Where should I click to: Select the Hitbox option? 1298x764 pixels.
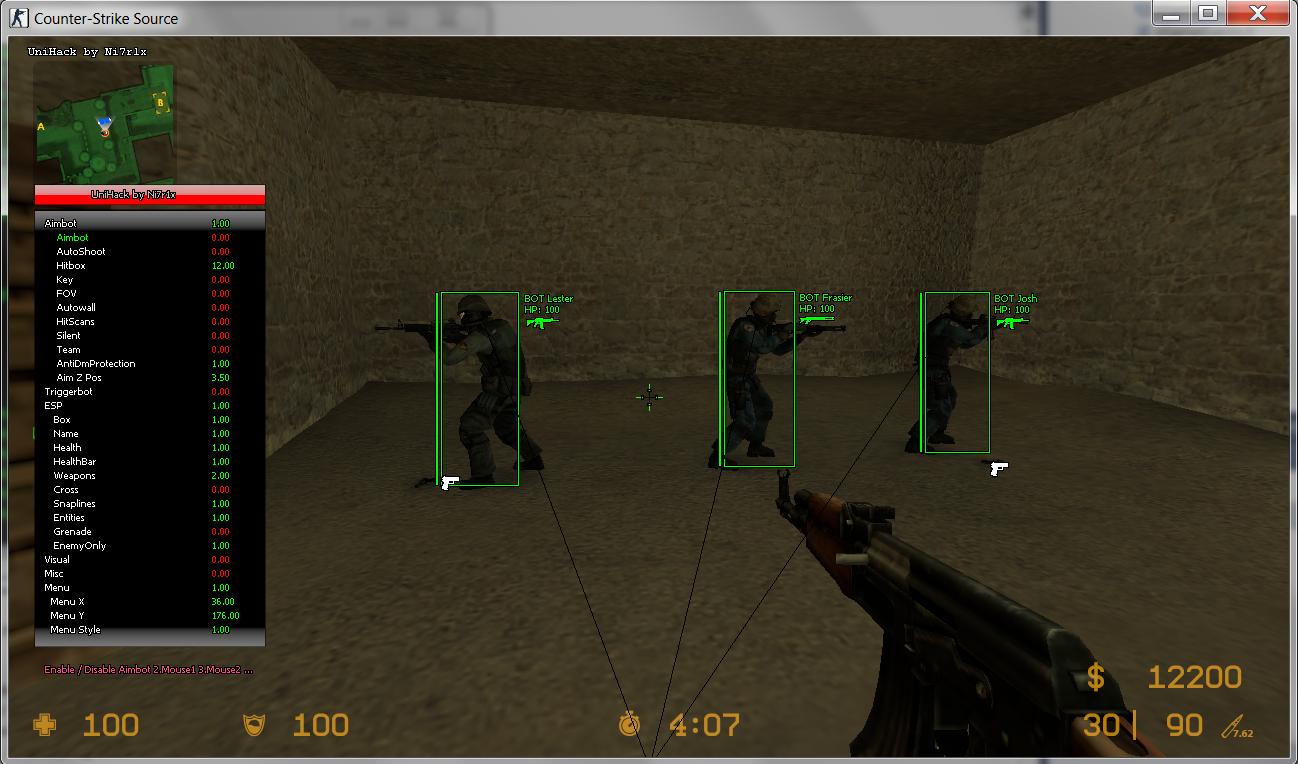click(71, 266)
